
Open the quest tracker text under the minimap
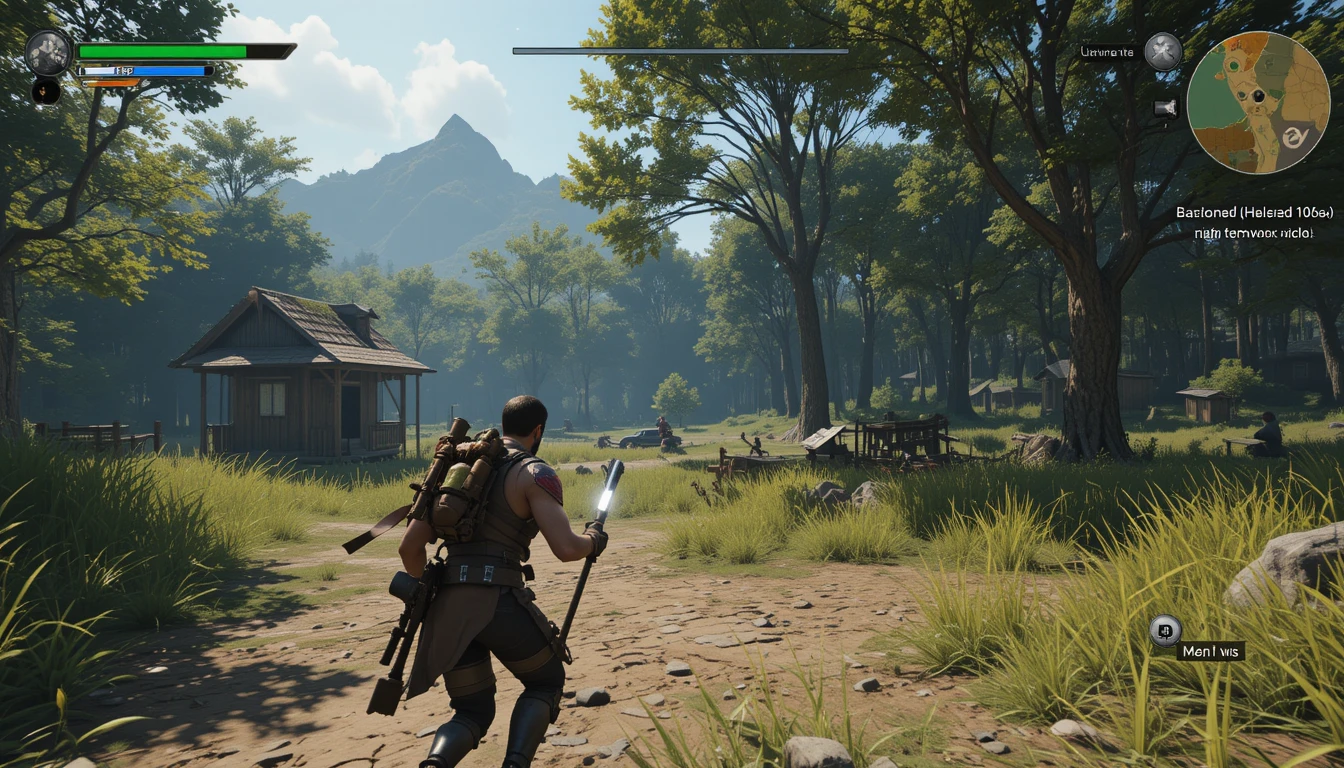click(x=1253, y=222)
